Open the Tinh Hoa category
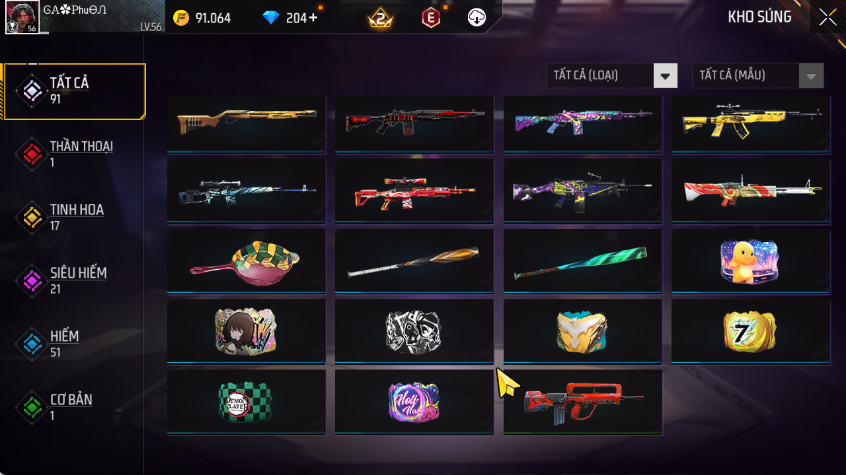Viewport: 846px width, 475px height. [x=74, y=217]
